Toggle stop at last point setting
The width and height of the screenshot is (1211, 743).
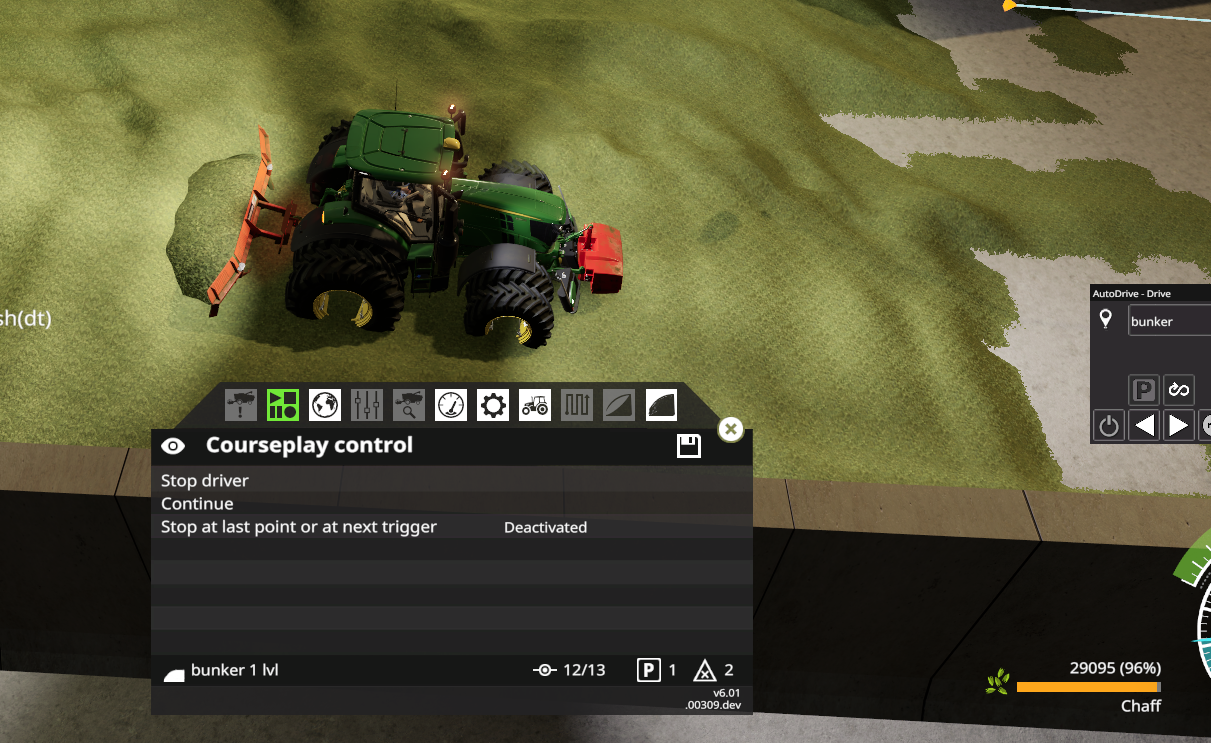coord(545,527)
